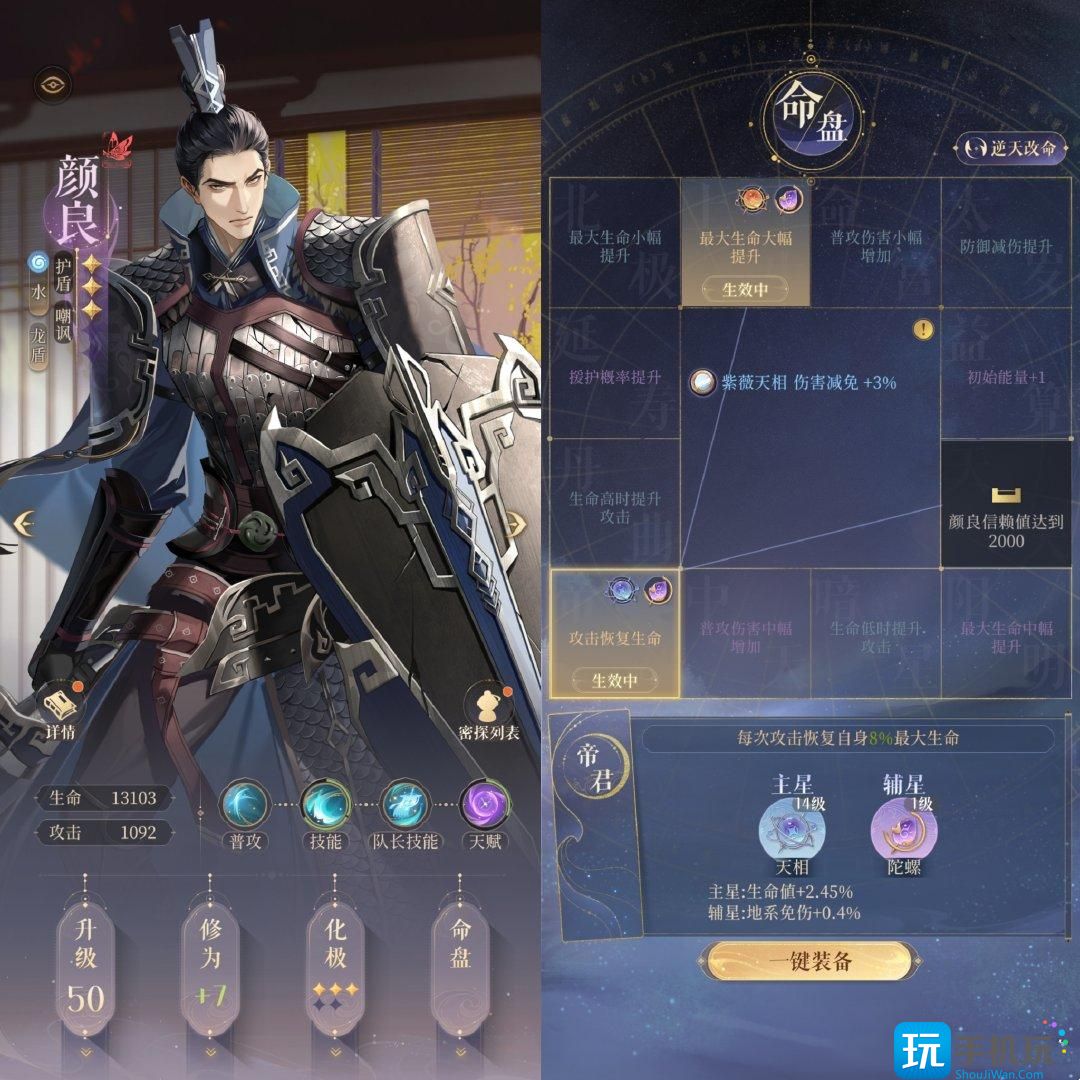1080x1080 pixels.
Task: Click the 一键装备 button
Action: tap(810, 962)
